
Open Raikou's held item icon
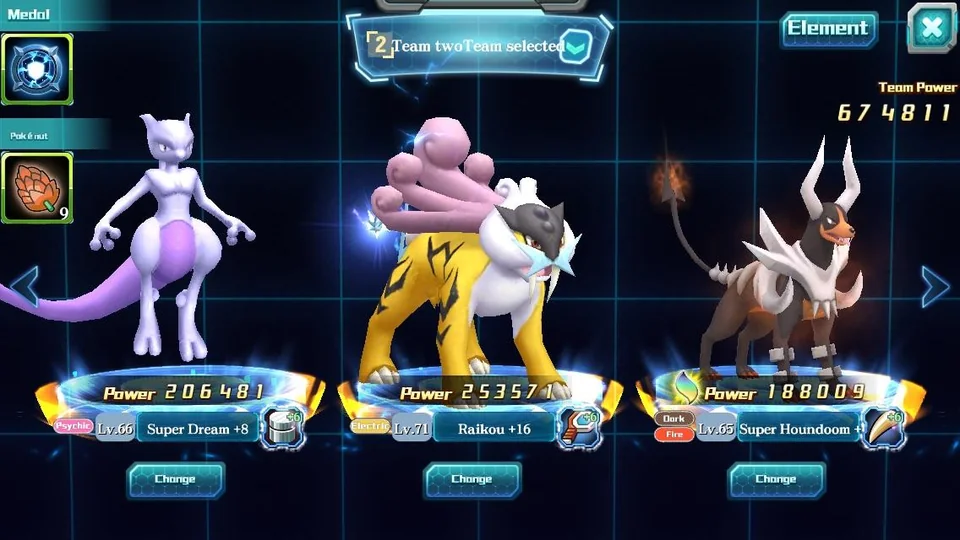coord(579,428)
